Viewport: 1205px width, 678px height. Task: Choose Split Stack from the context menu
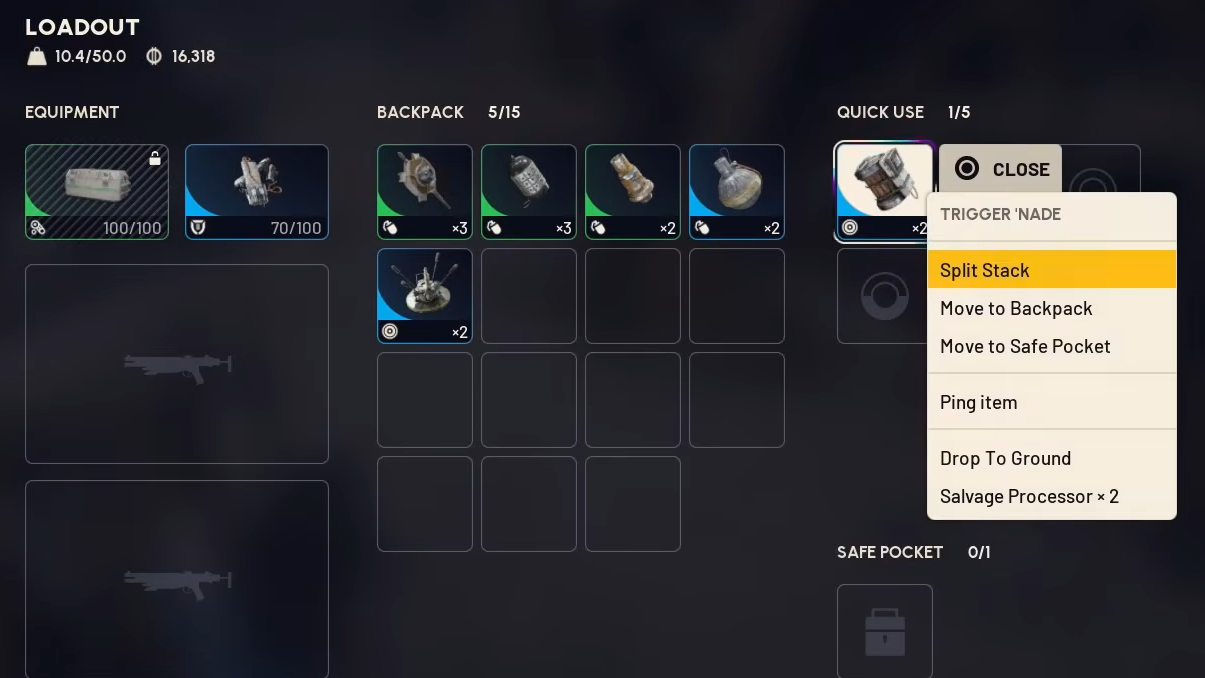(x=1051, y=270)
